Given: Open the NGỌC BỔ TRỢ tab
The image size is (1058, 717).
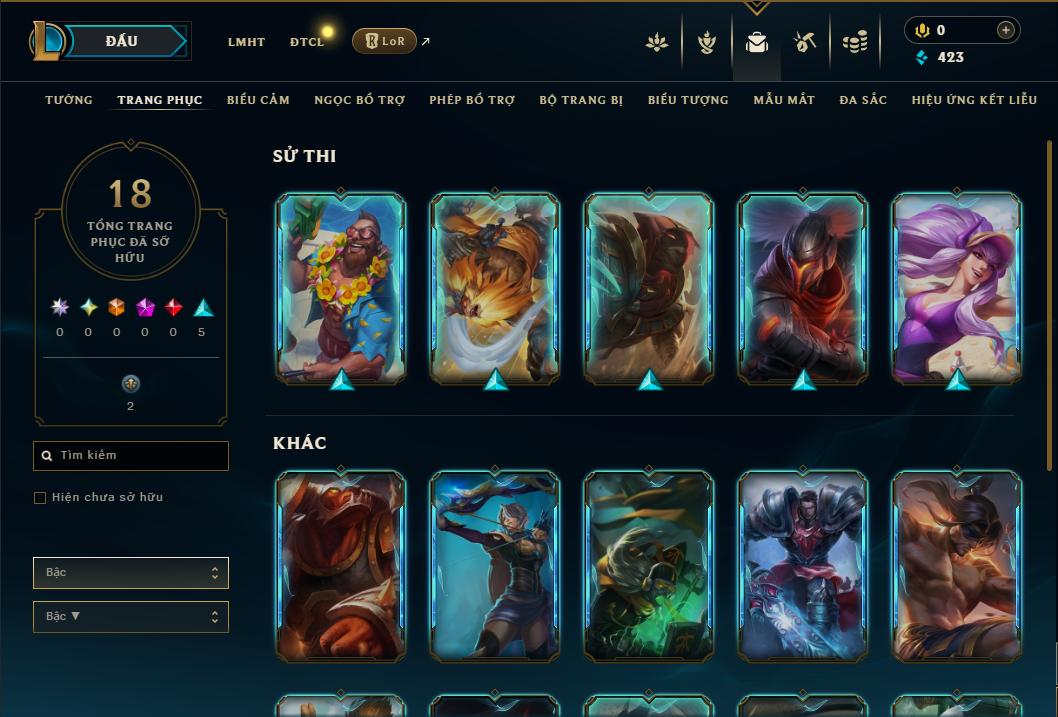Looking at the screenshot, I should [359, 100].
